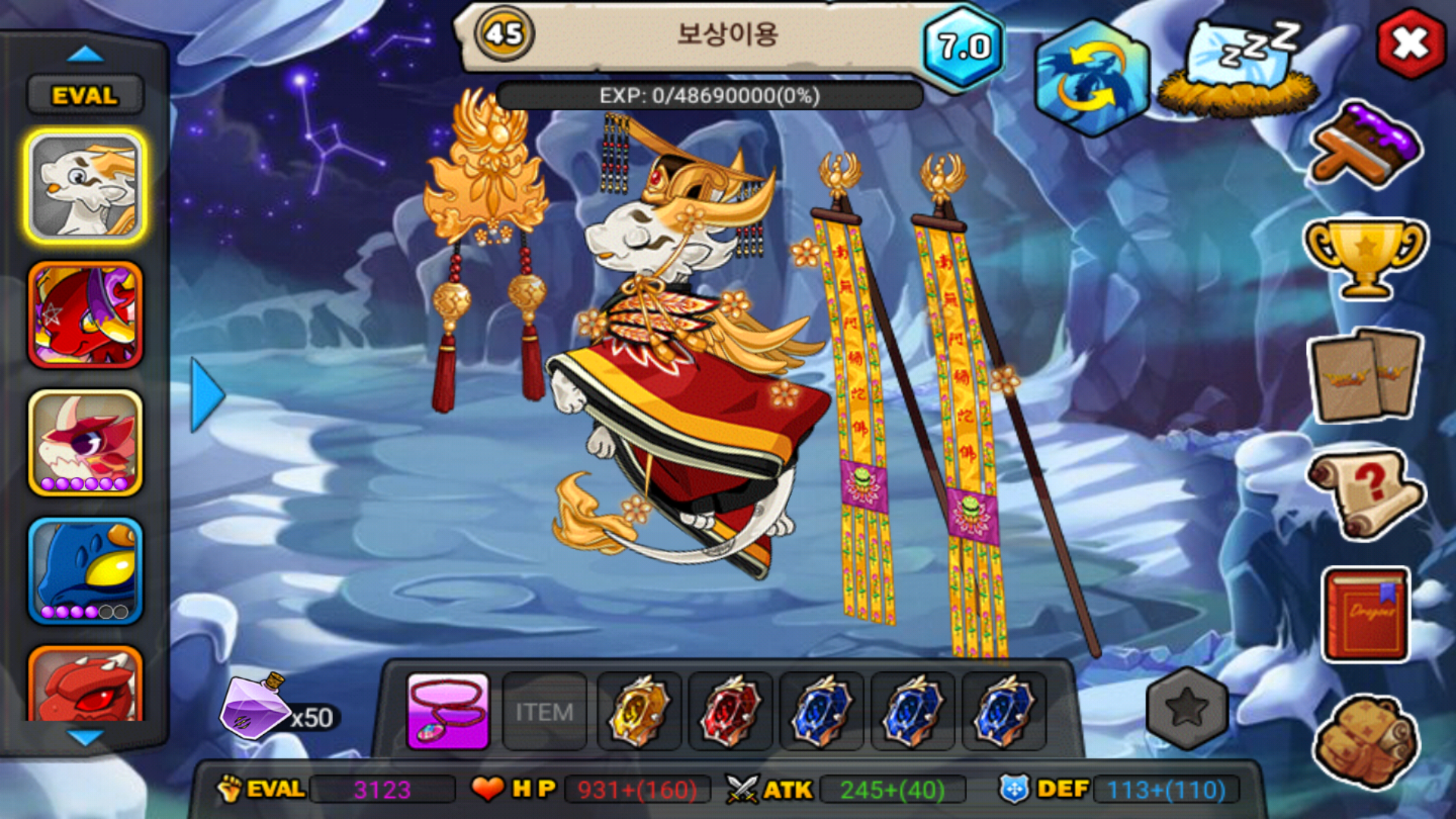Pick the blue dragon with yellow eye
The image size is (1456, 819).
pos(86,570)
